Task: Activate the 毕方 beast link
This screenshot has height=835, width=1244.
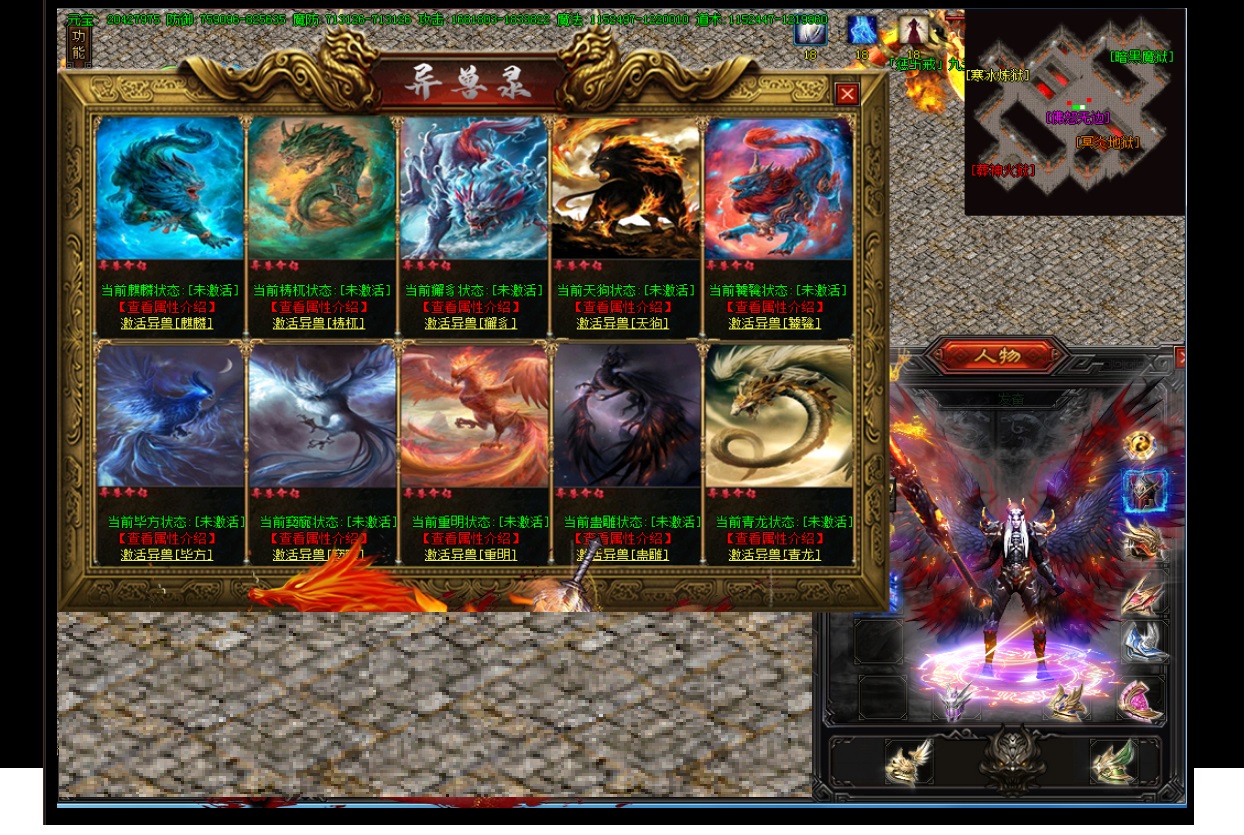Action: tap(168, 554)
